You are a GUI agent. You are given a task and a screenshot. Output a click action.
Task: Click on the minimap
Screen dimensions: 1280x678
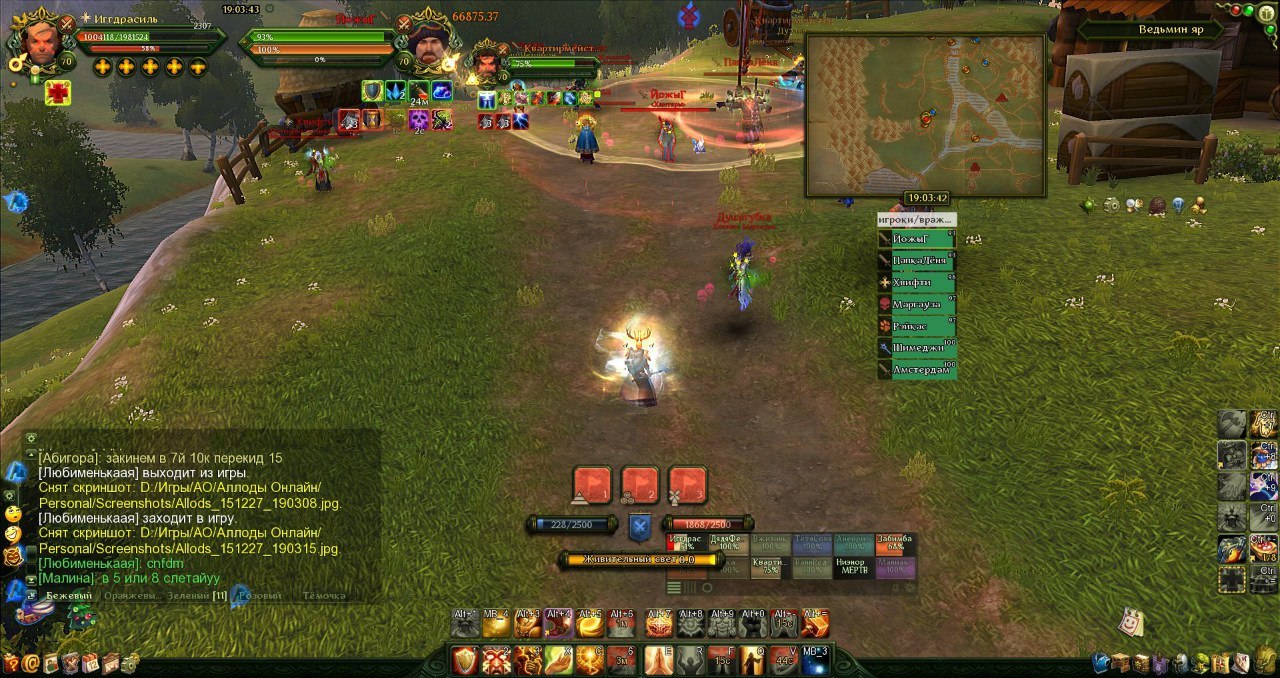[x=925, y=115]
